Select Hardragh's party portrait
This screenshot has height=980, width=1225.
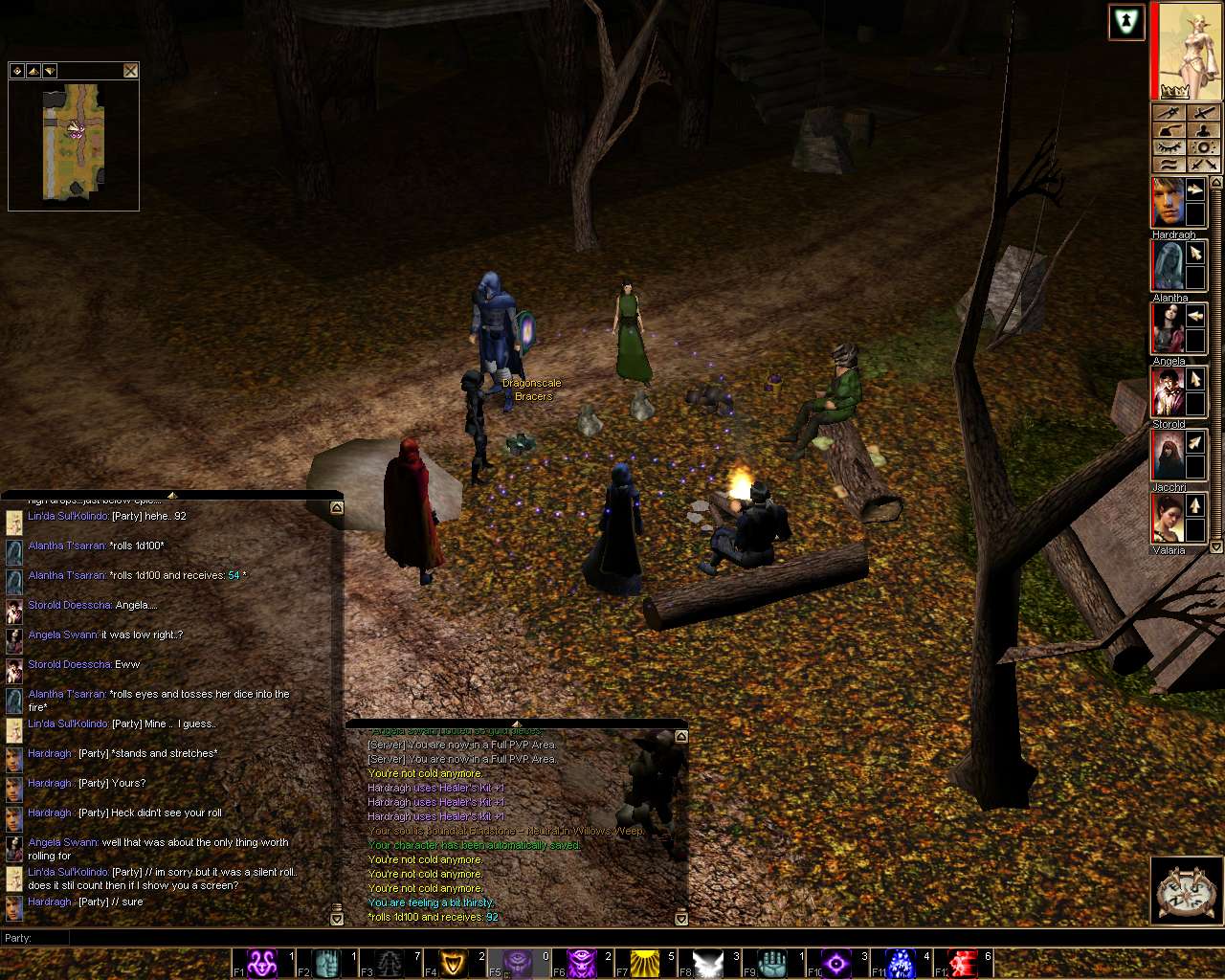tap(1168, 204)
